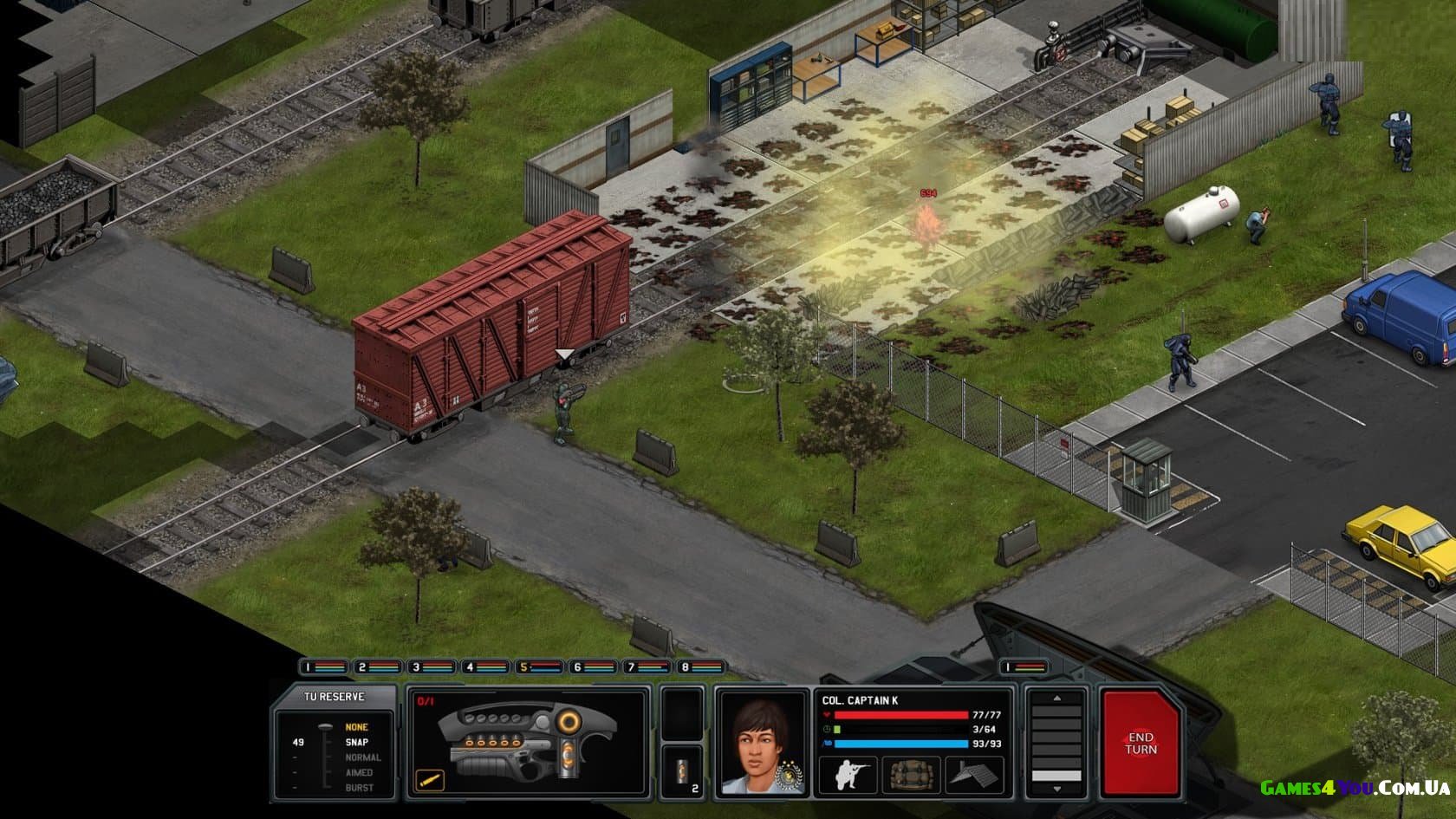The height and width of the screenshot is (819, 1456).
Task: Open the soldier's backpack inventory
Action: point(908,774)
